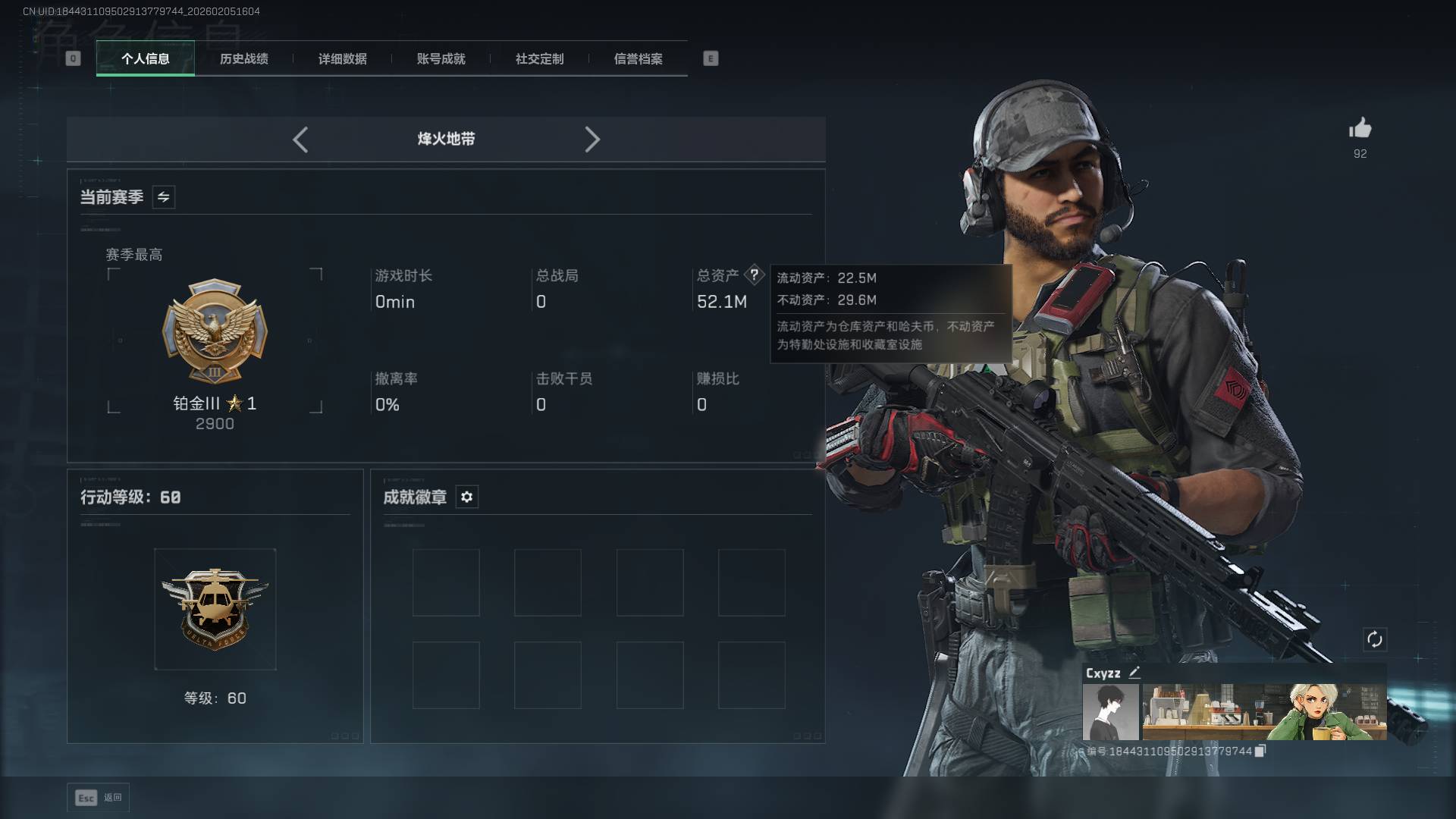Click the question mark beside 总资产
The image size is (1456, 819).
(x=754, y=275)
